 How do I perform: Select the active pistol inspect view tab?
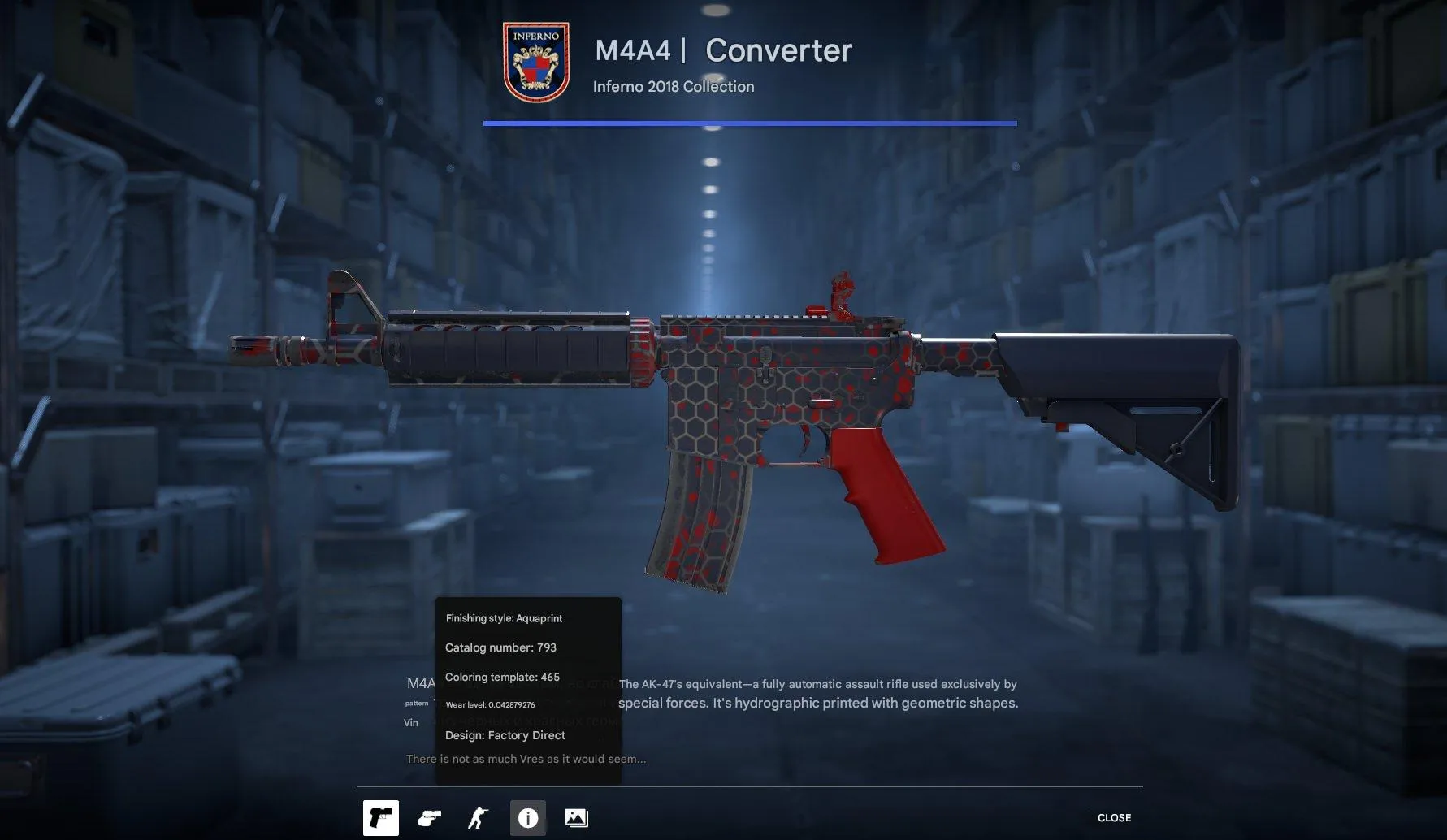tap(381, 818)
